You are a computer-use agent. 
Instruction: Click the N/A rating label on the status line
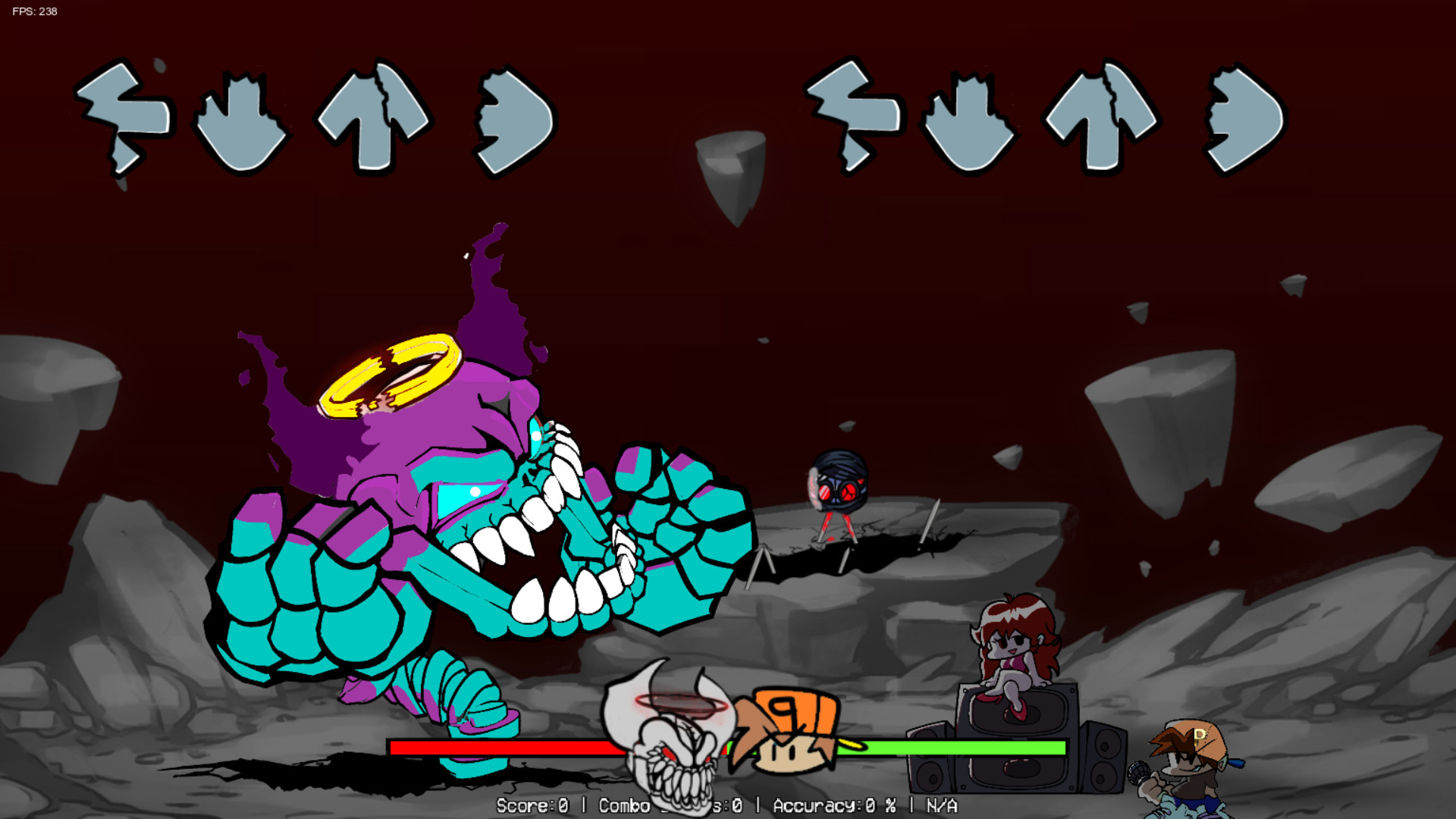[940, 806]
